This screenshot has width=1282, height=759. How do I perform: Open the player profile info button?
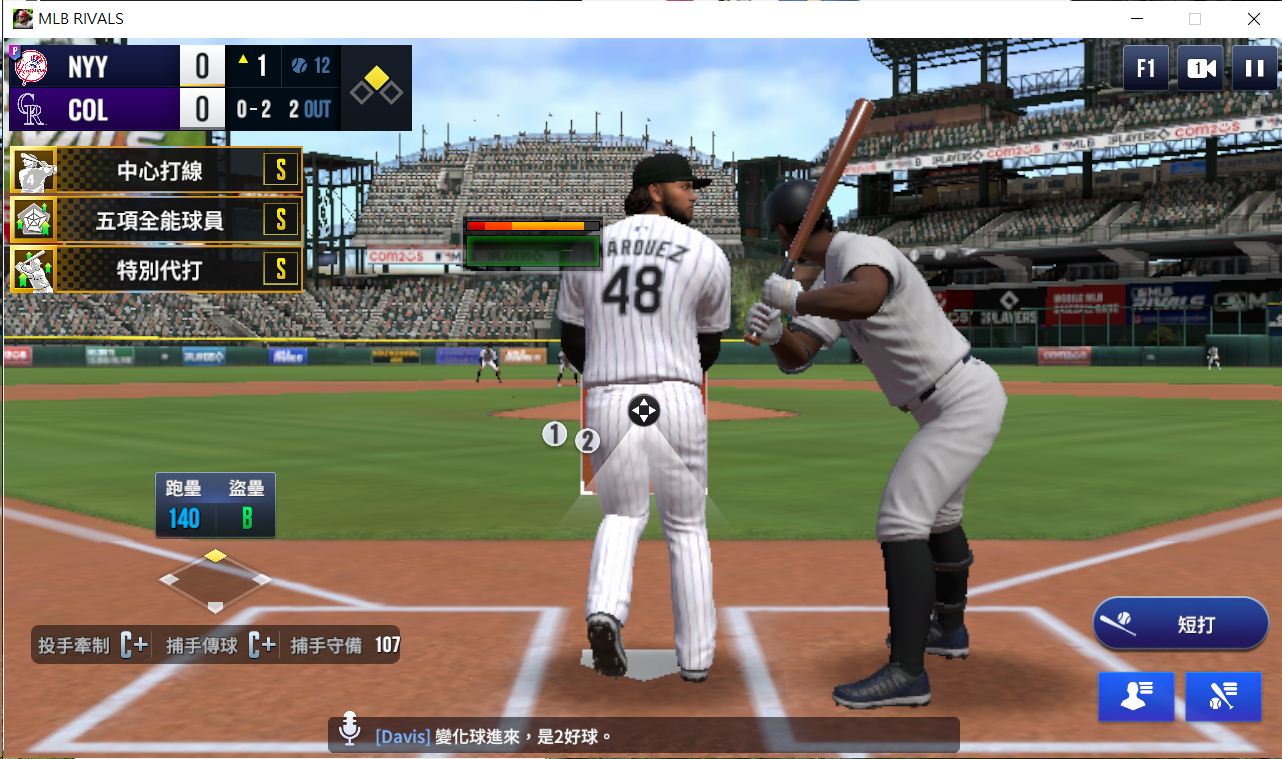coord(1135,696)
